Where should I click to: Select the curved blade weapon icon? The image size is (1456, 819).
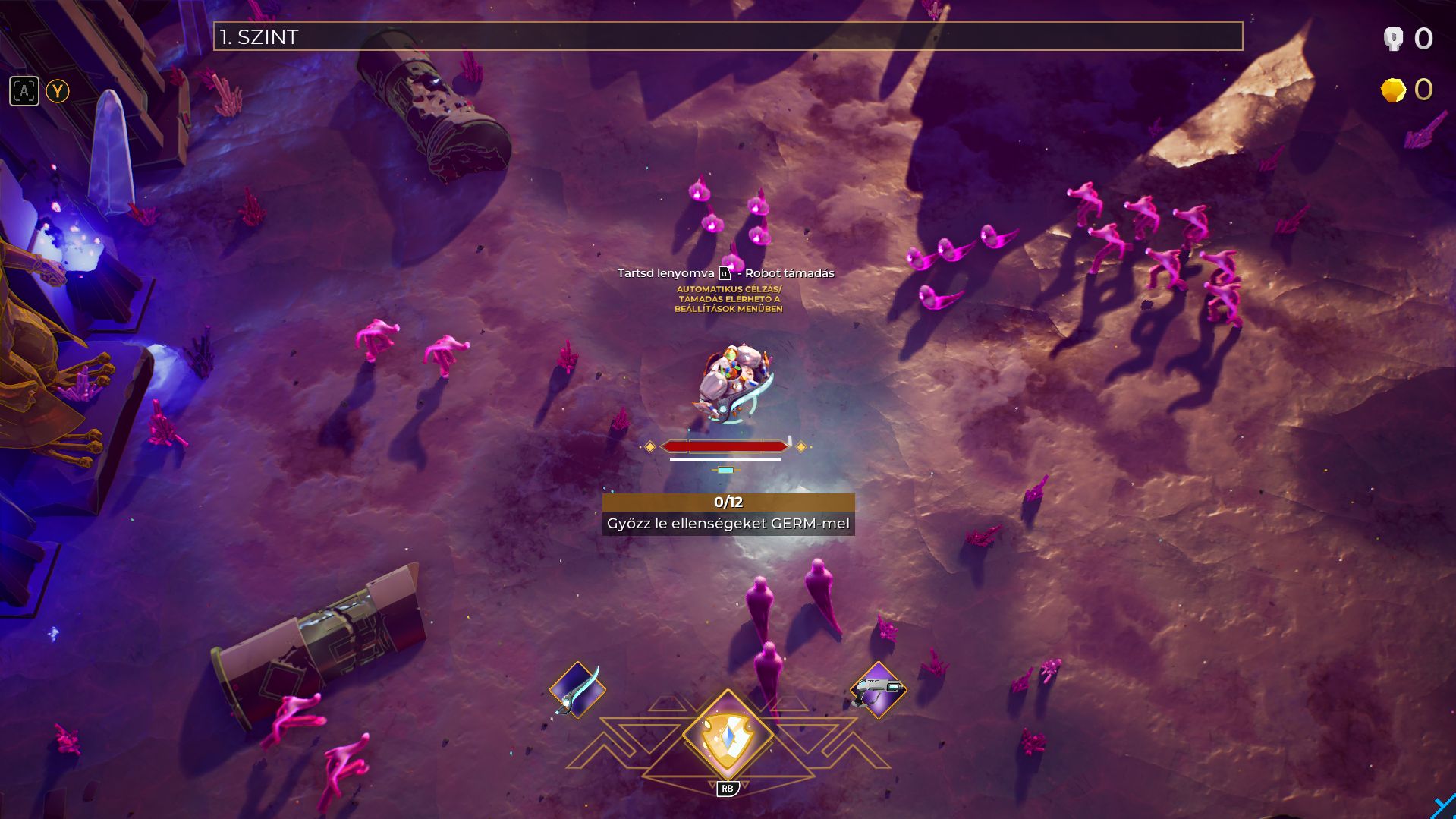577,689
